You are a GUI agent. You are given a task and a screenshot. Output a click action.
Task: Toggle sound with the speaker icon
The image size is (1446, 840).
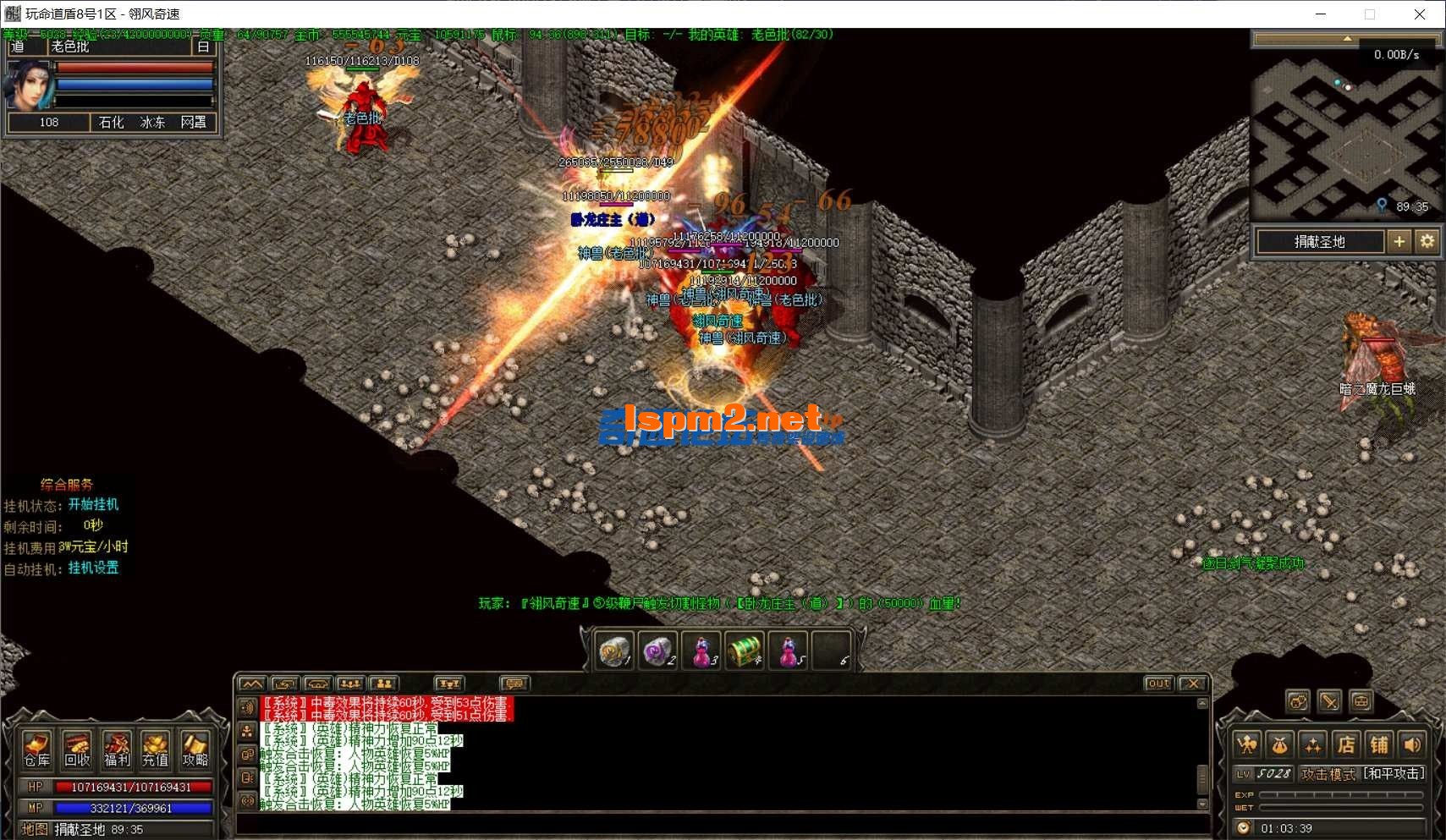1412,744
